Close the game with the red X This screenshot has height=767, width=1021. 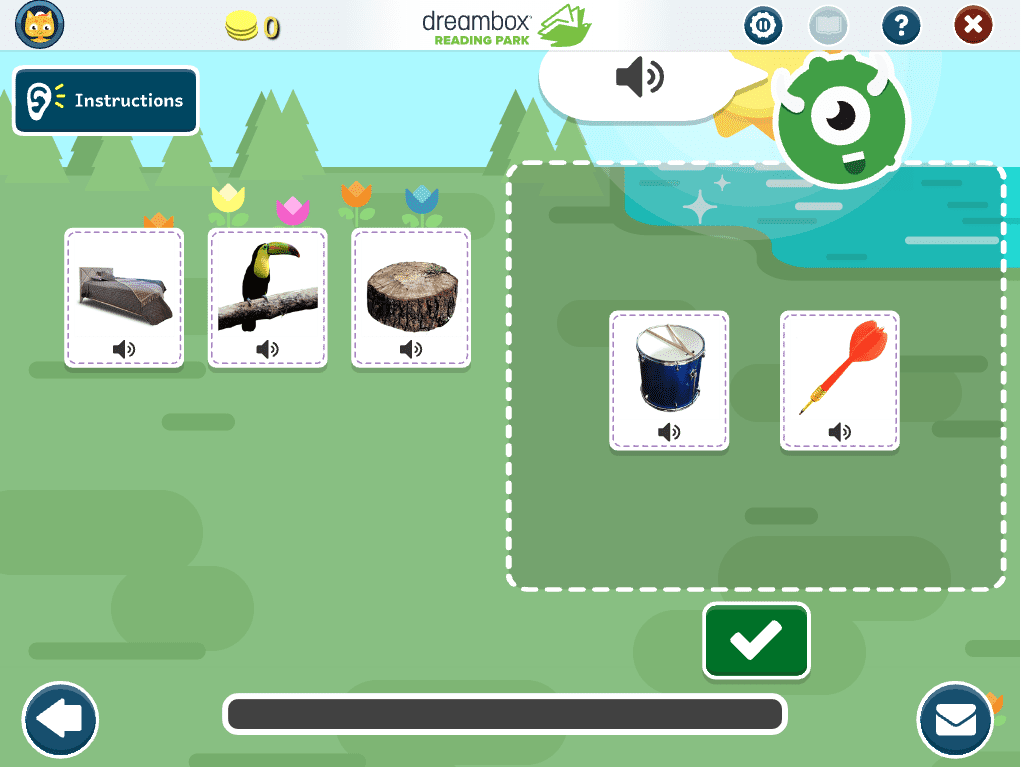tap(973, 25)
